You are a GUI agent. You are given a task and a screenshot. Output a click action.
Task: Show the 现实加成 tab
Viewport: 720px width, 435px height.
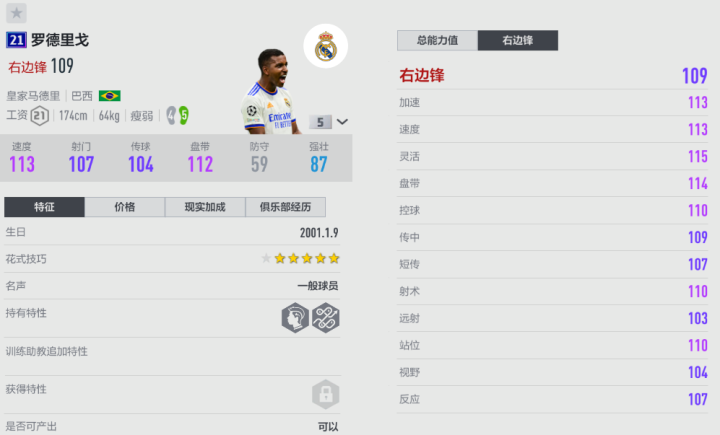point(204,207)
